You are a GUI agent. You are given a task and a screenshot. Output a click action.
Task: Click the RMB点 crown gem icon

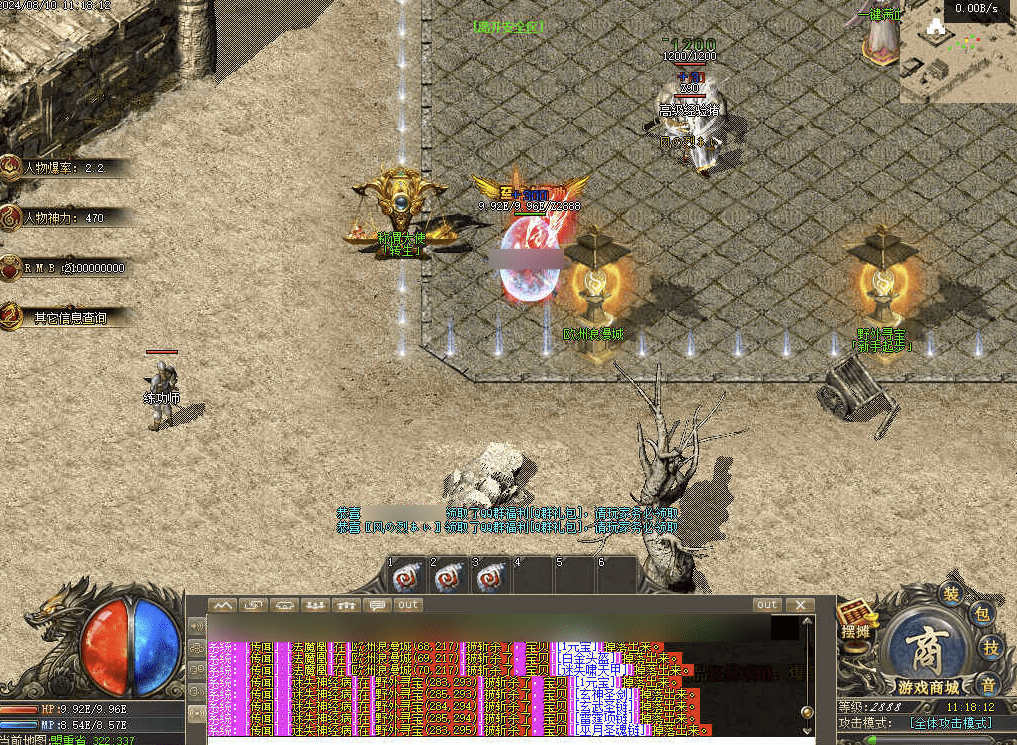click(x=11, y=267)
